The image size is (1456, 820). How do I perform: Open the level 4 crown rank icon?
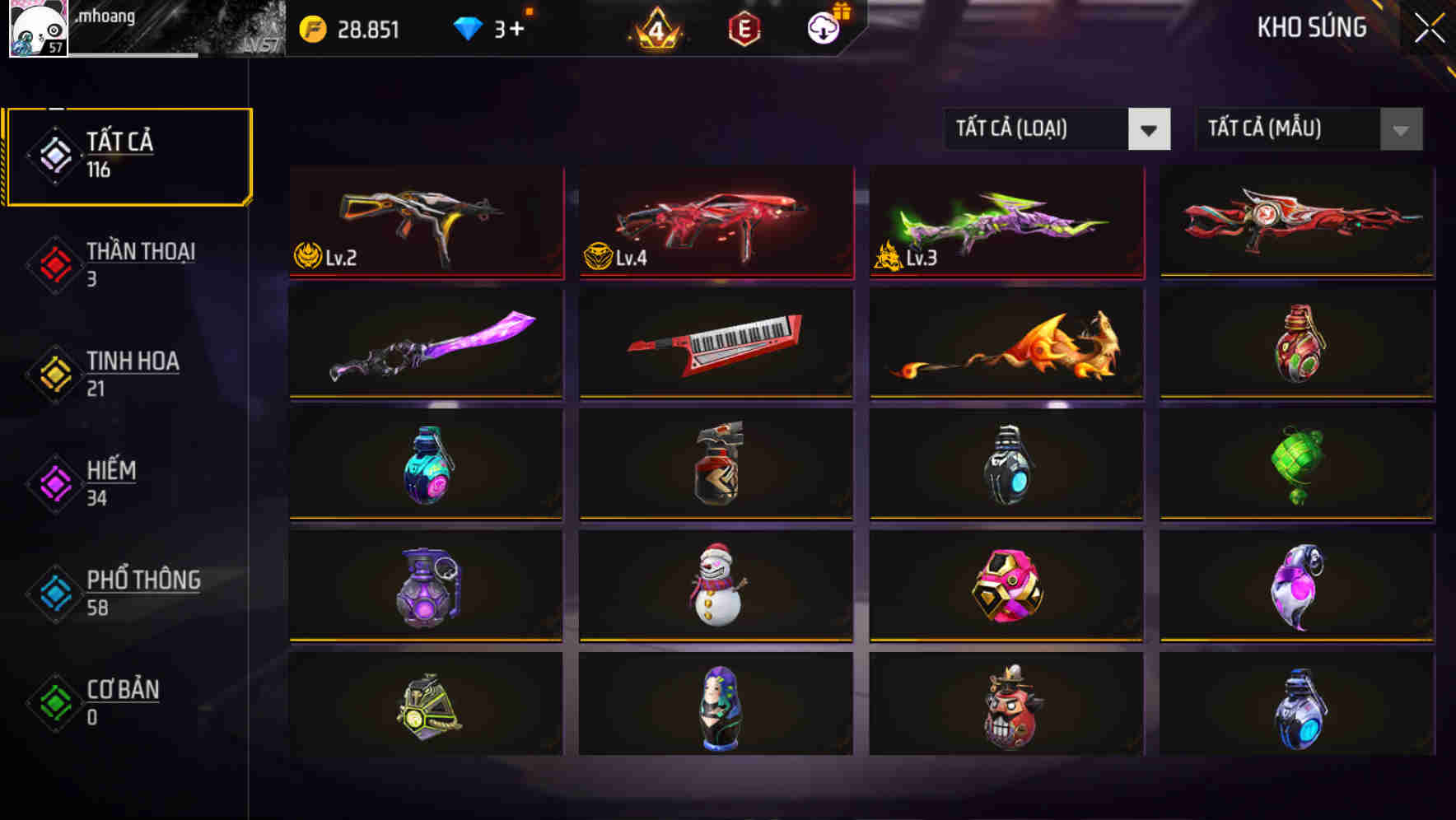click(655, 29)
